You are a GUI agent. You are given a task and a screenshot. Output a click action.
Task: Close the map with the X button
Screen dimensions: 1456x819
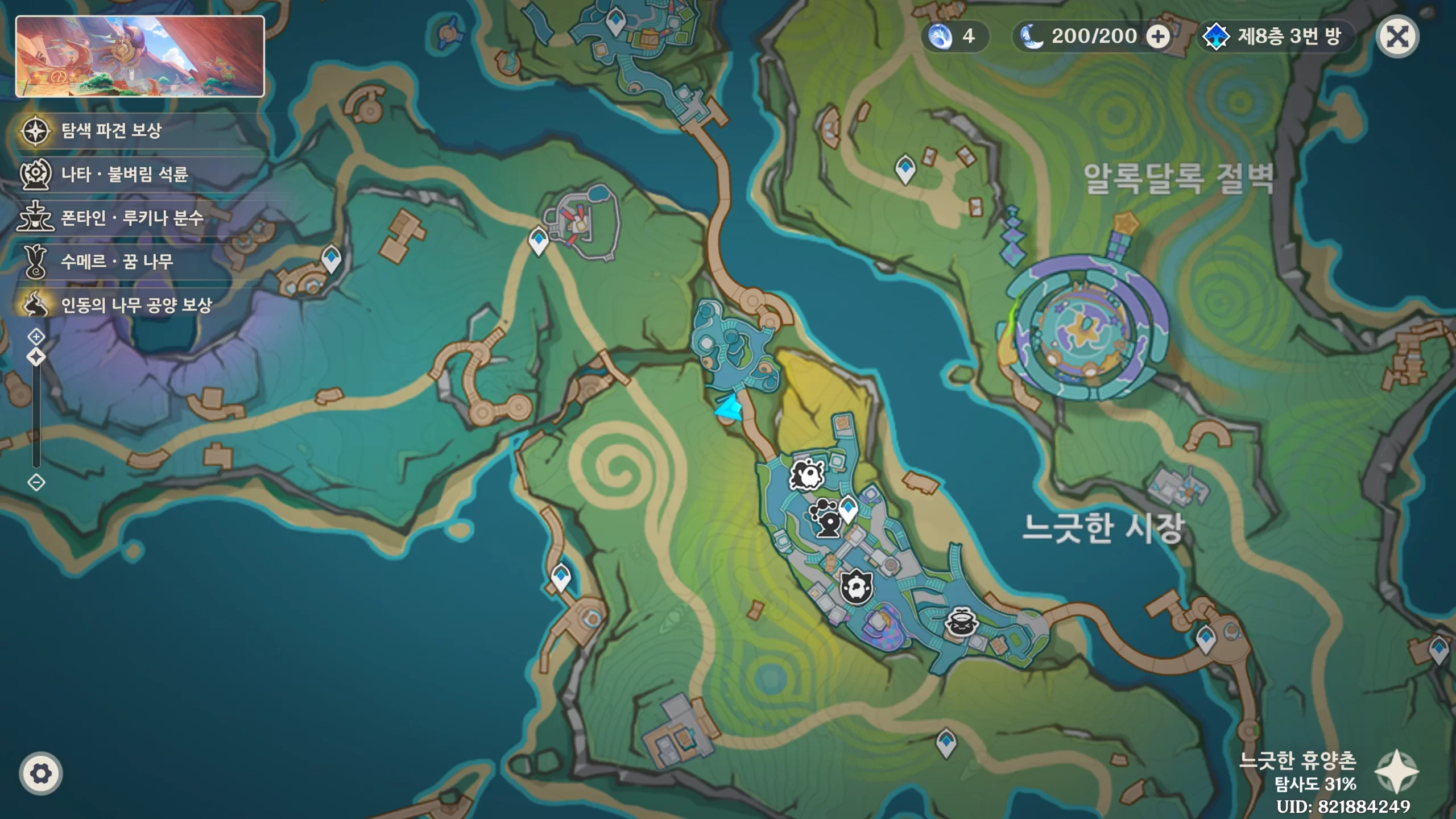(1397, 38)
